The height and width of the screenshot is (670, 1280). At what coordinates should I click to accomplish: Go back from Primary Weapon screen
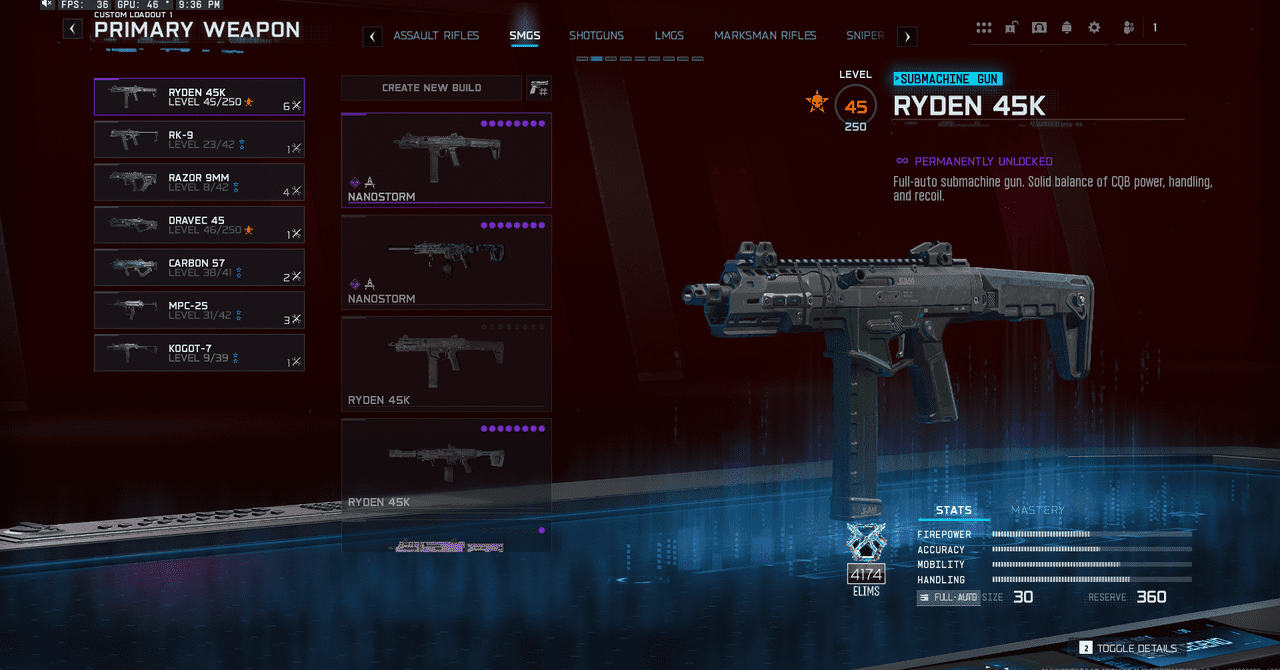73,29
